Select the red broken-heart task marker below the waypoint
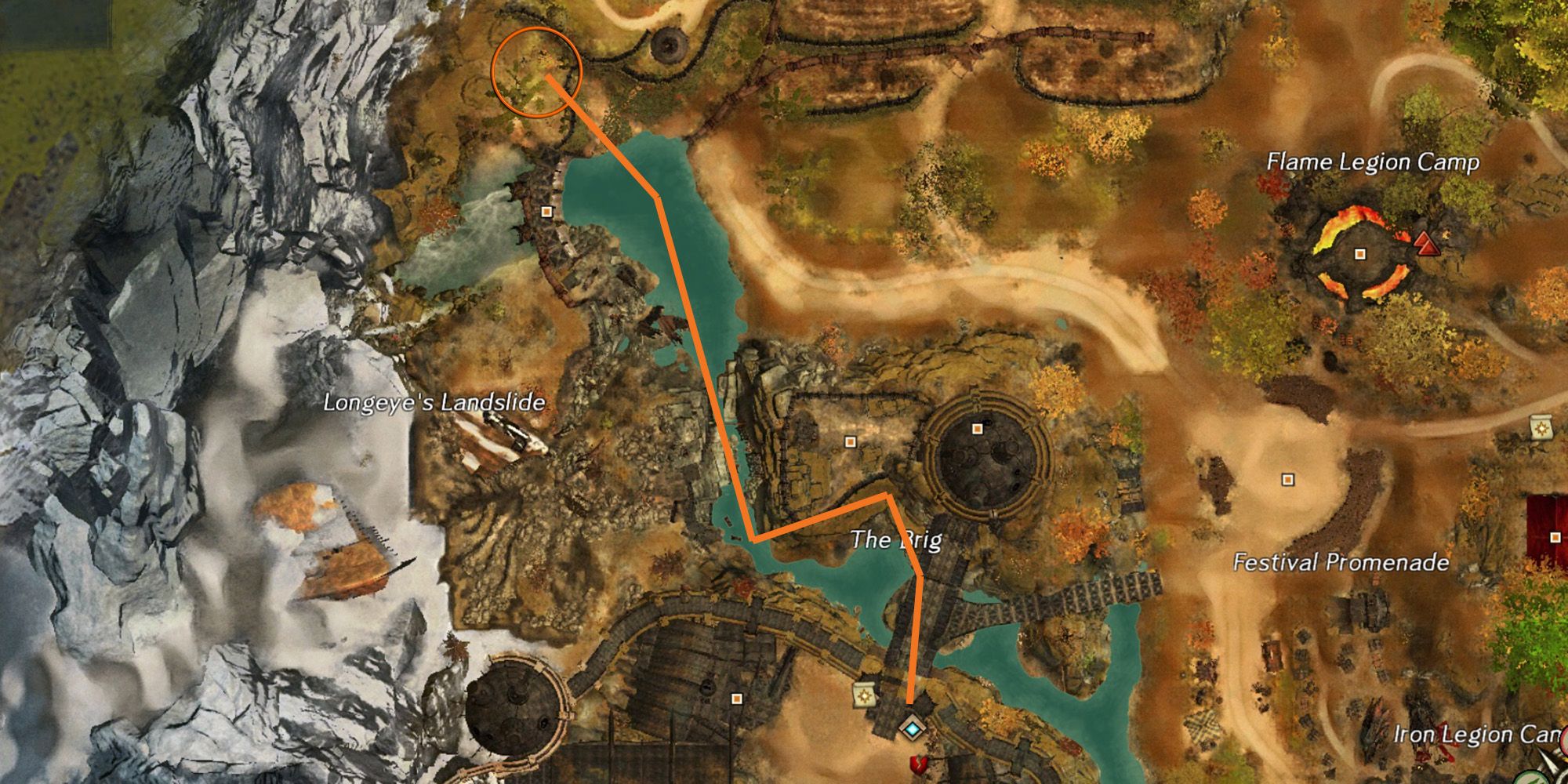The image size is (1568, 784). tap(920, 766)
